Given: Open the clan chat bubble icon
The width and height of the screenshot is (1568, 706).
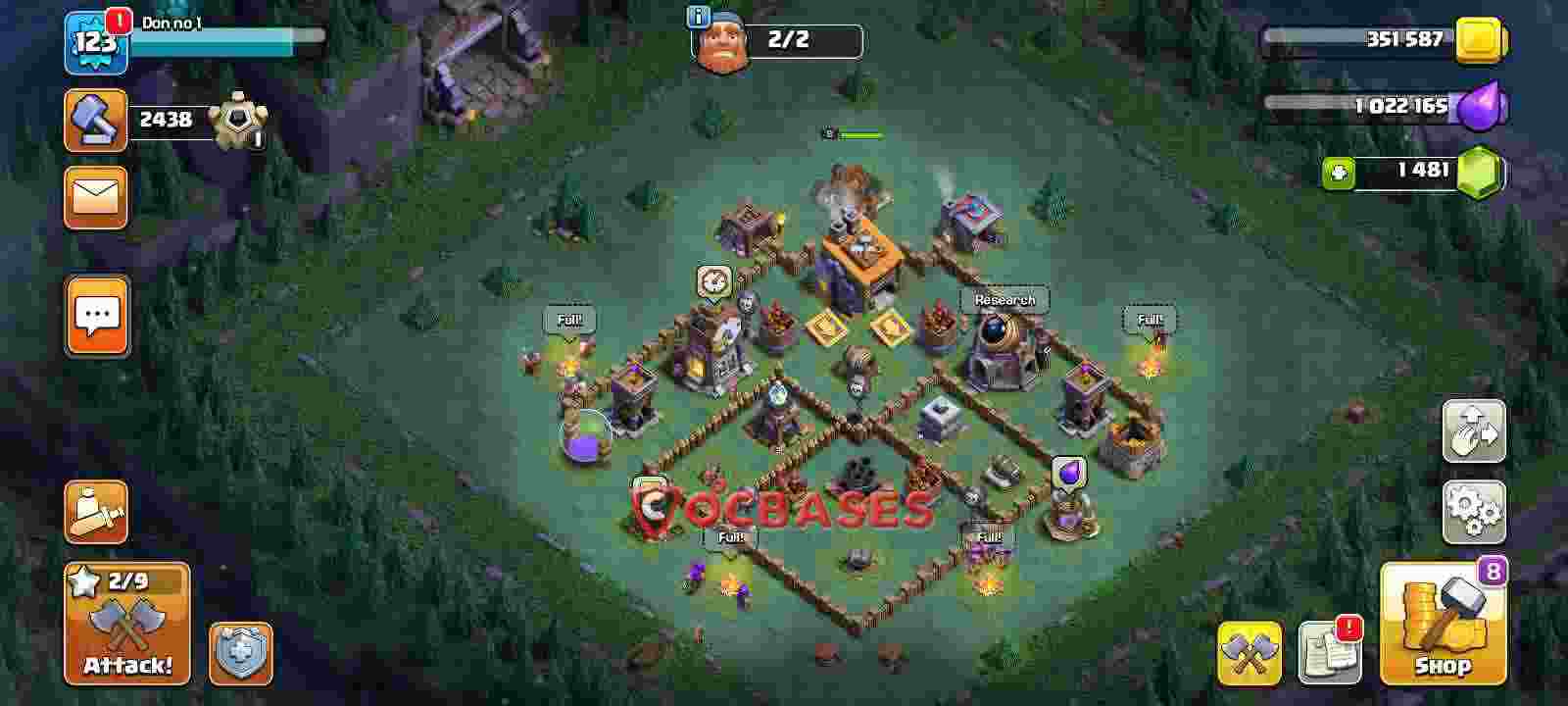Looking at the screenshot, I should coord(96,317).
